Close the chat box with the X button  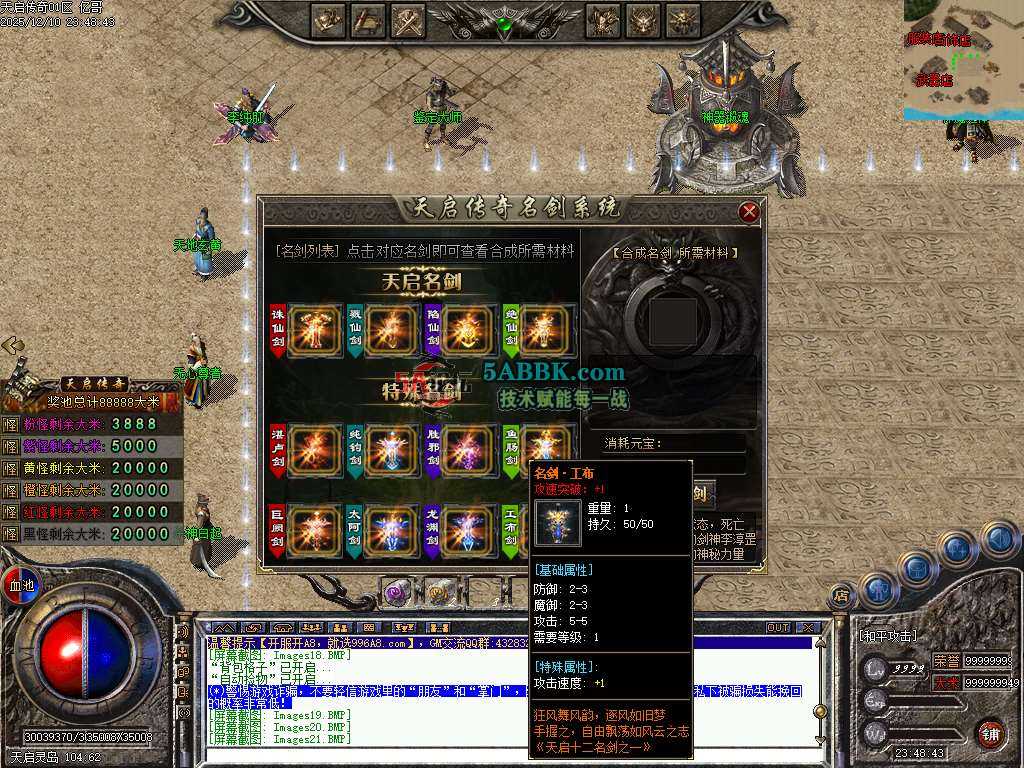(x=807, y=628)
